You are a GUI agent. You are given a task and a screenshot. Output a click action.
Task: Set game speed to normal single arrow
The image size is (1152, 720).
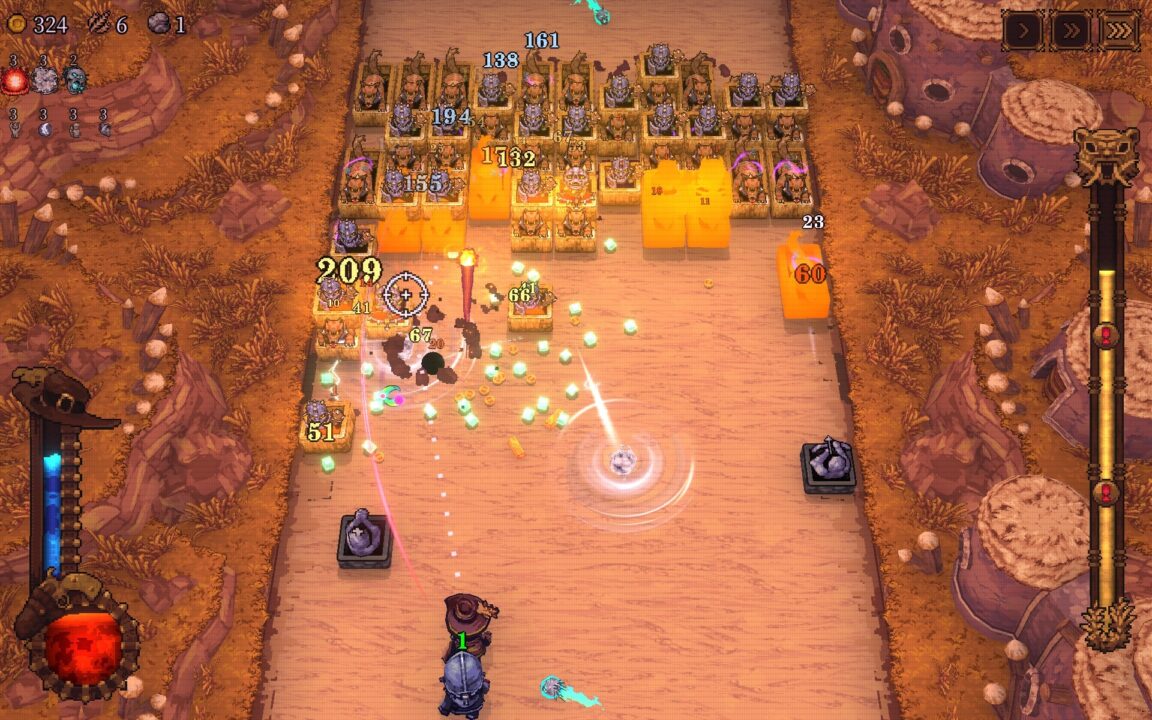(1023, 30)
